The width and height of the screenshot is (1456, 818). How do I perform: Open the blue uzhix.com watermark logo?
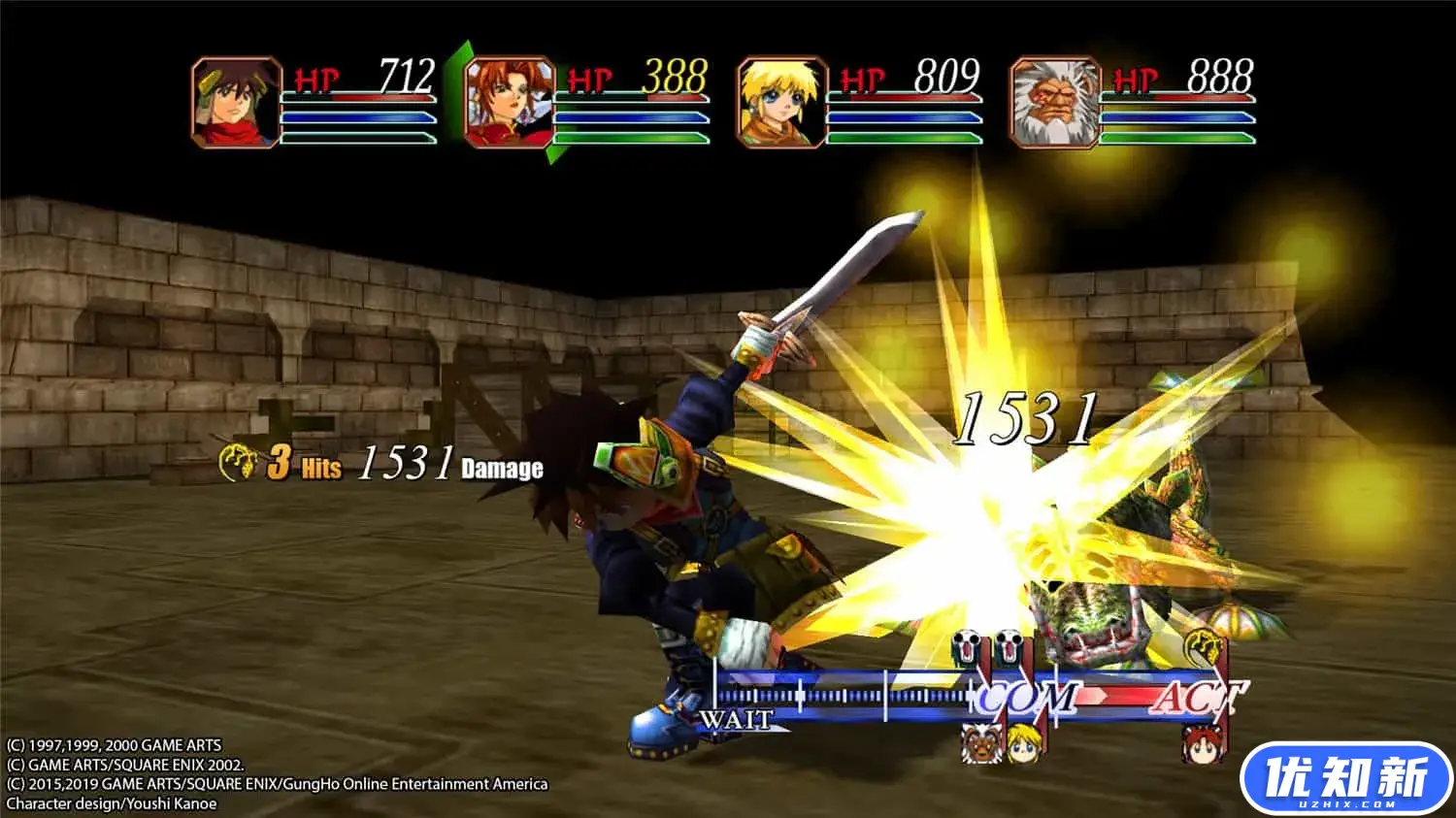(x=1346, y=778)
